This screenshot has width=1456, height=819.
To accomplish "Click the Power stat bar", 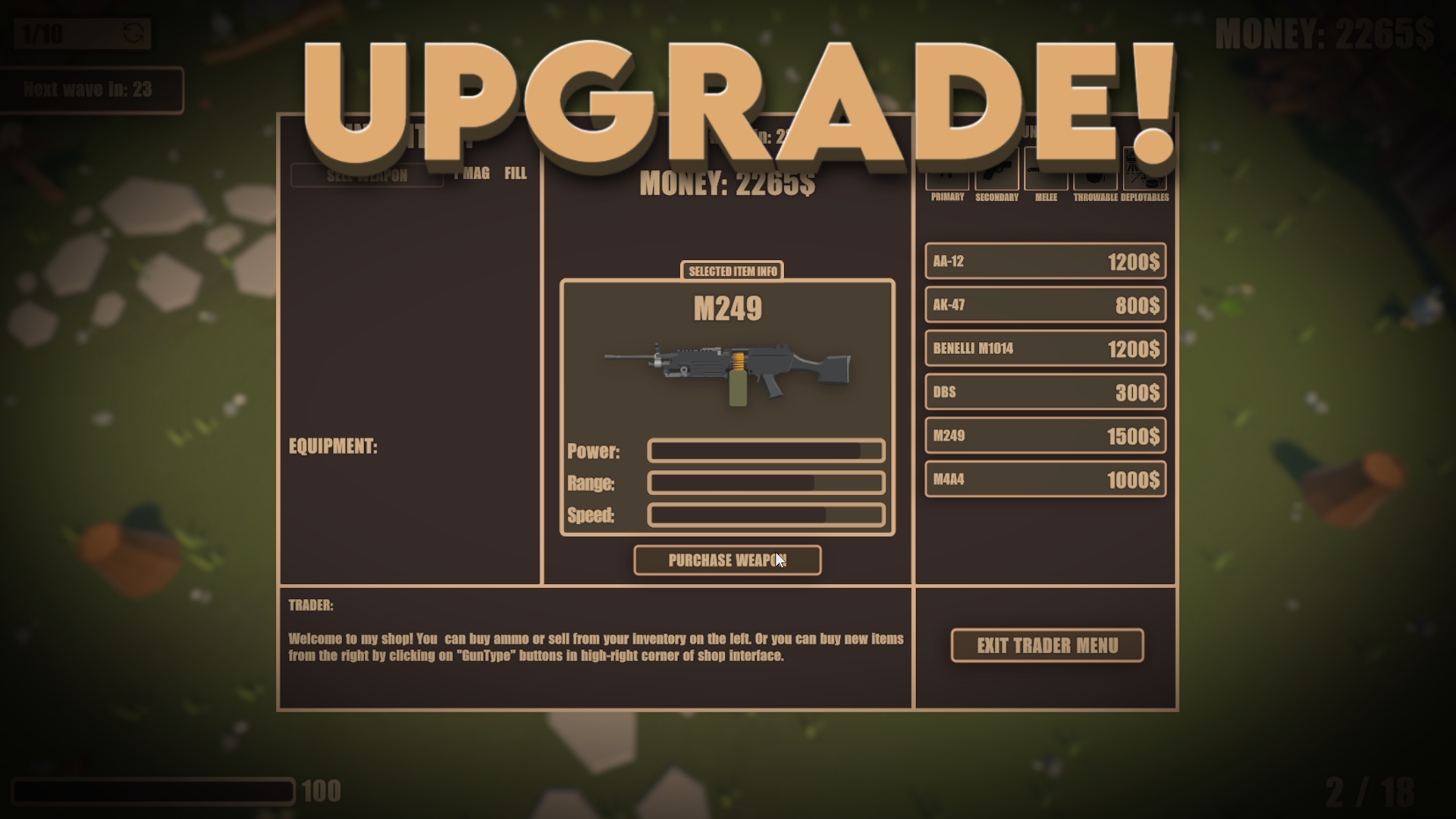I will pos(765,450).
